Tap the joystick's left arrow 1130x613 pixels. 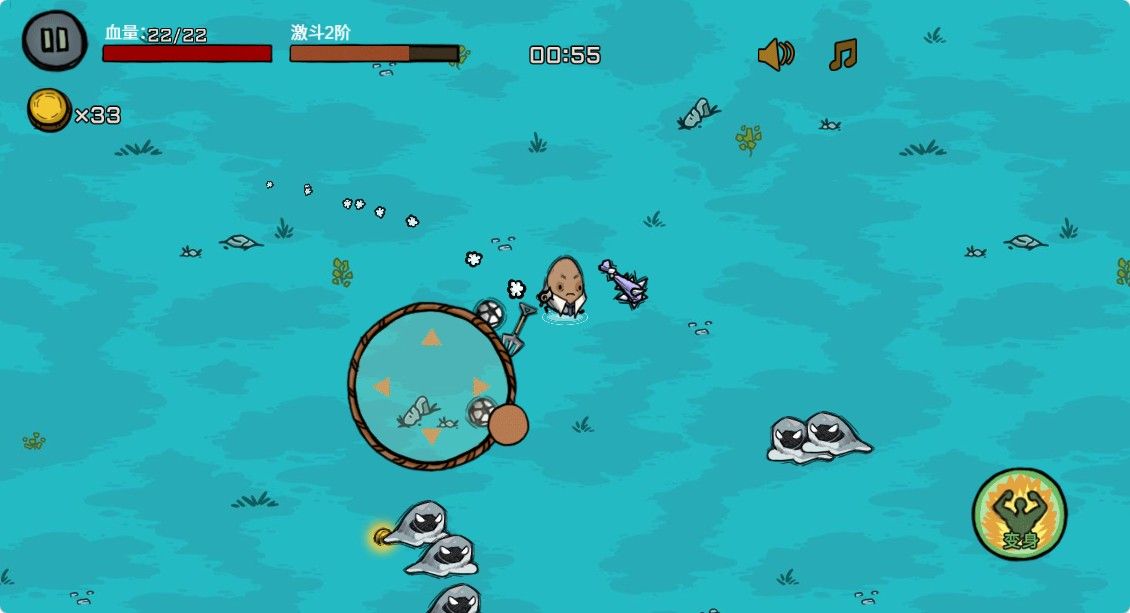pyautogui.click(x=382, y=387)
